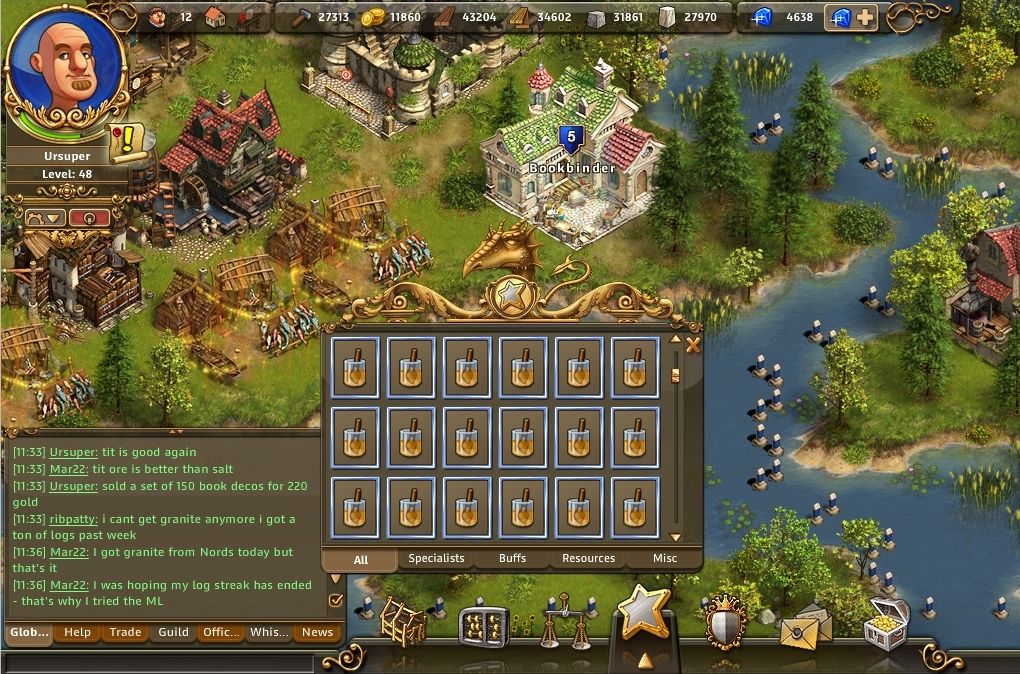Screen dimensions: 1020x674
Task: Open the quest book exclamation icon
Action: click(x=127, y=144)
